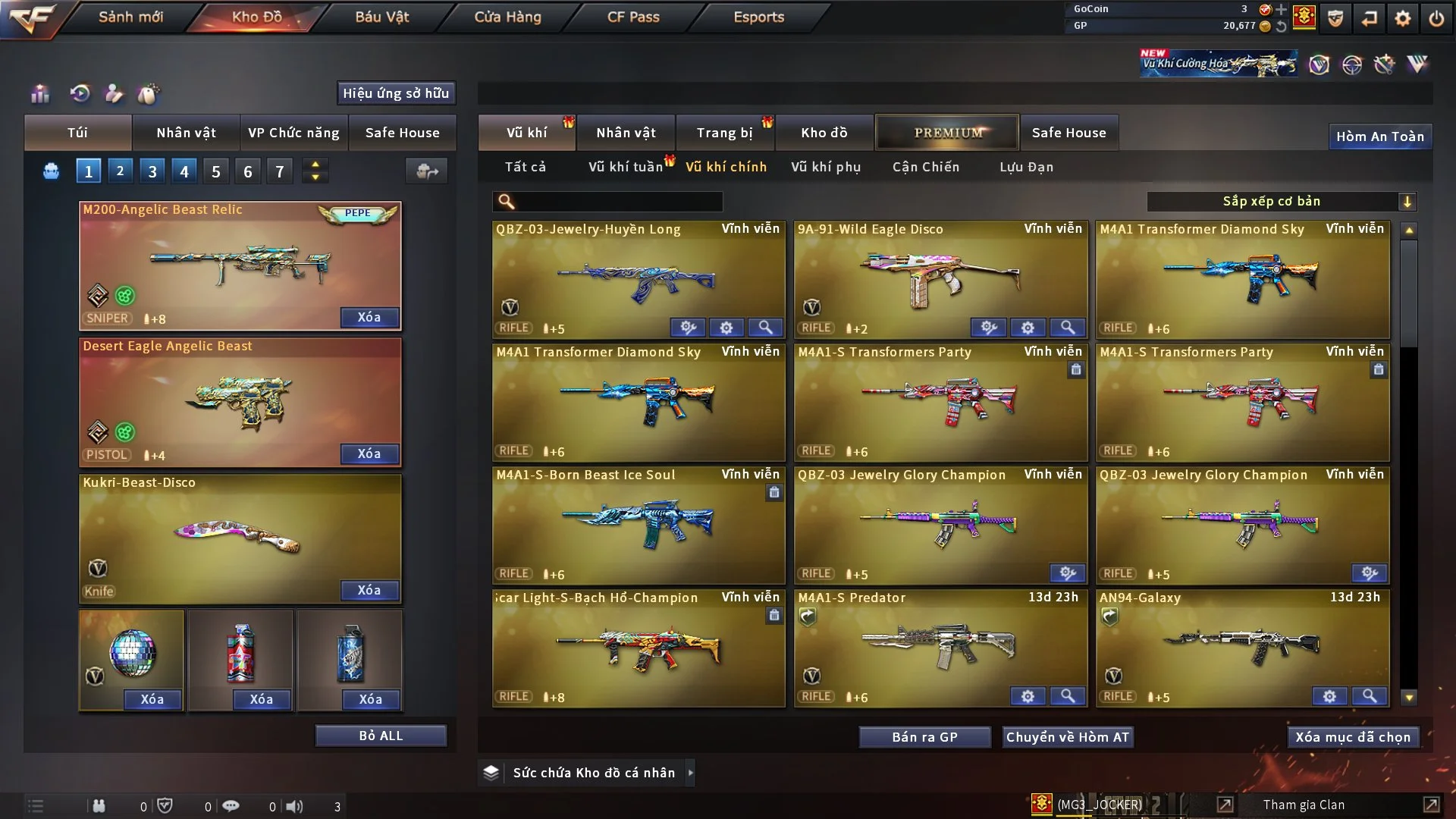Open settings with the gear icon
The width and height of the screenshot is (1456, 819).
click(x=1403, y=18)
